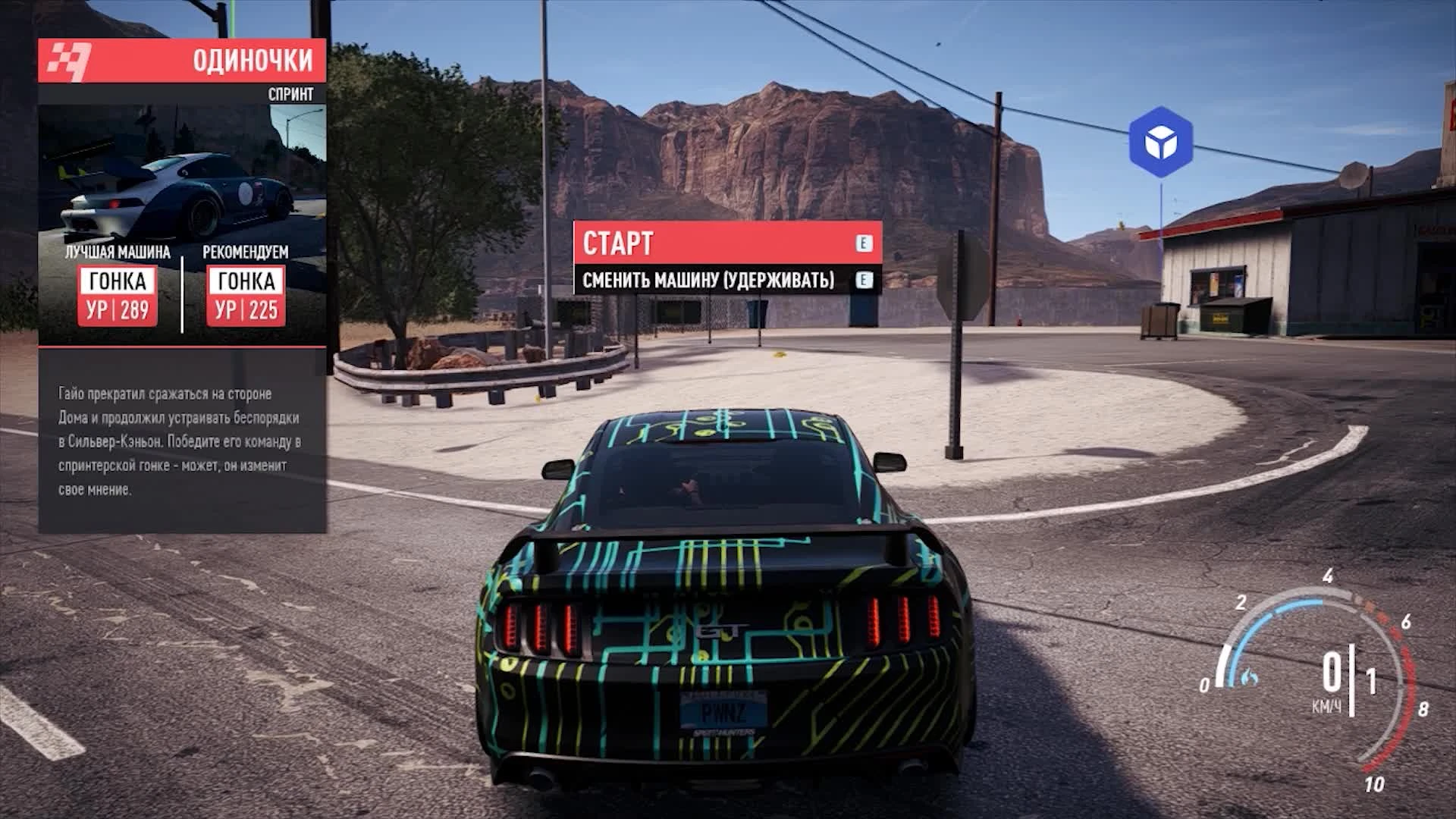Open the ГОНКА УР 289 badge
Screen dimensions: 1456x819
coord(118,297)
